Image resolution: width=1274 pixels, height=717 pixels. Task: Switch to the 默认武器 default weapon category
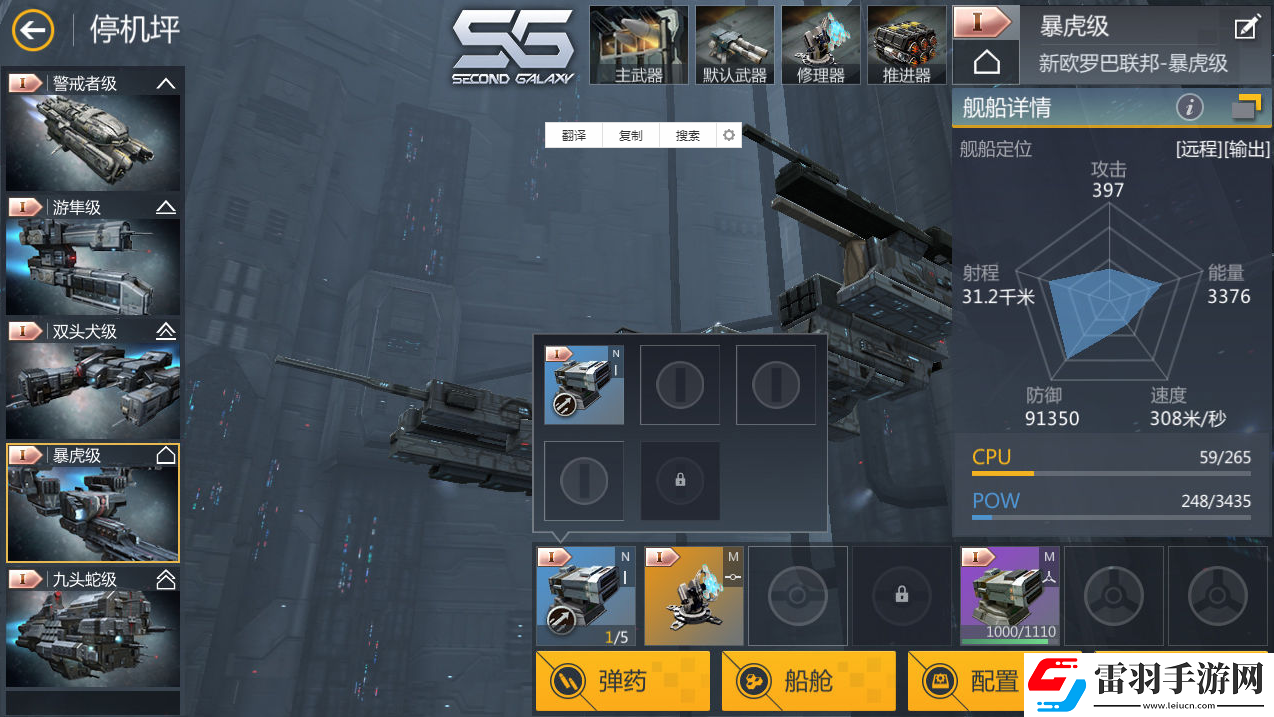click(x=735, y=45)
